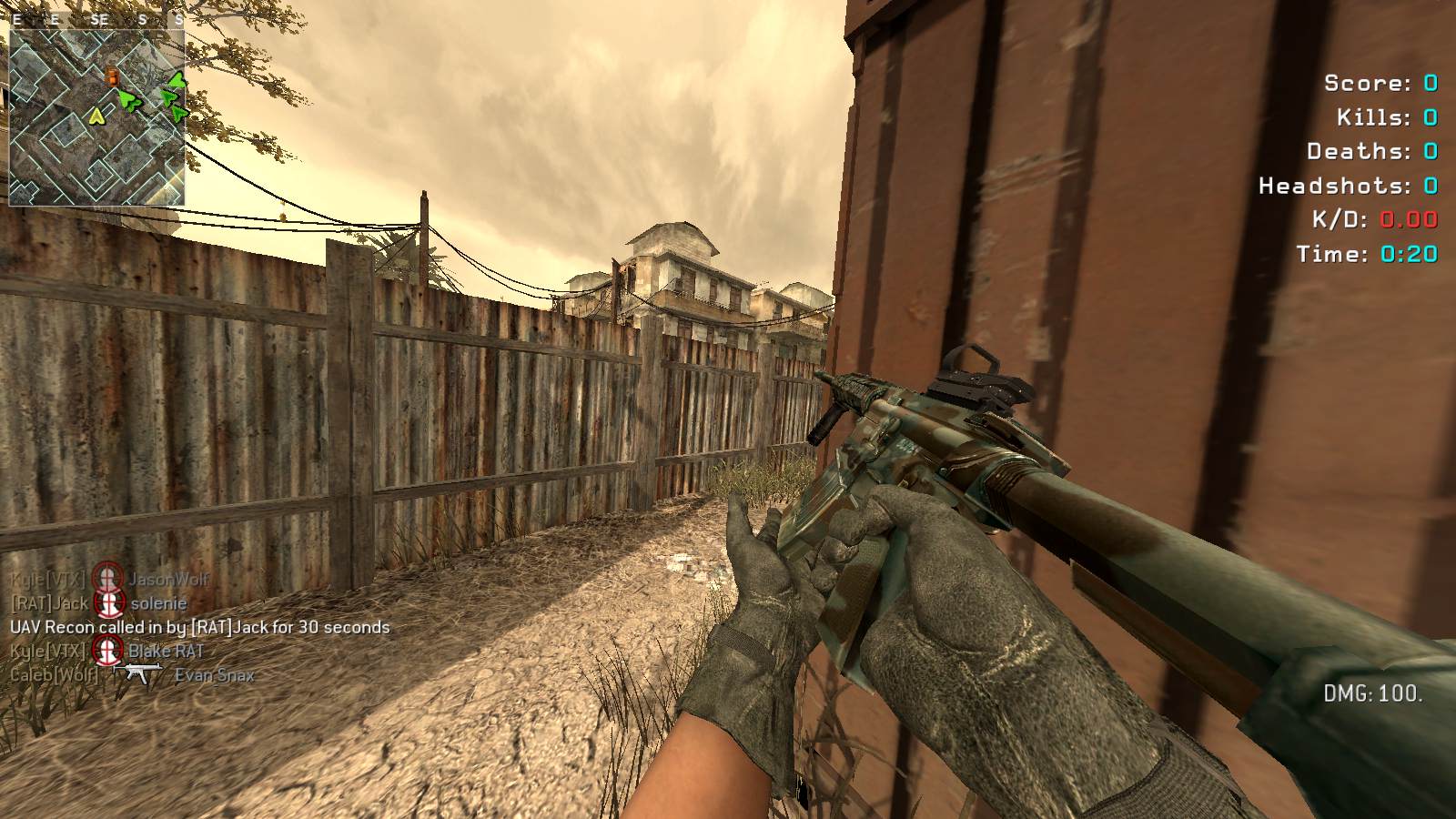1456x819 pixels.
Task: Click the orange marker on the minimap
Action: coord(112,76)
